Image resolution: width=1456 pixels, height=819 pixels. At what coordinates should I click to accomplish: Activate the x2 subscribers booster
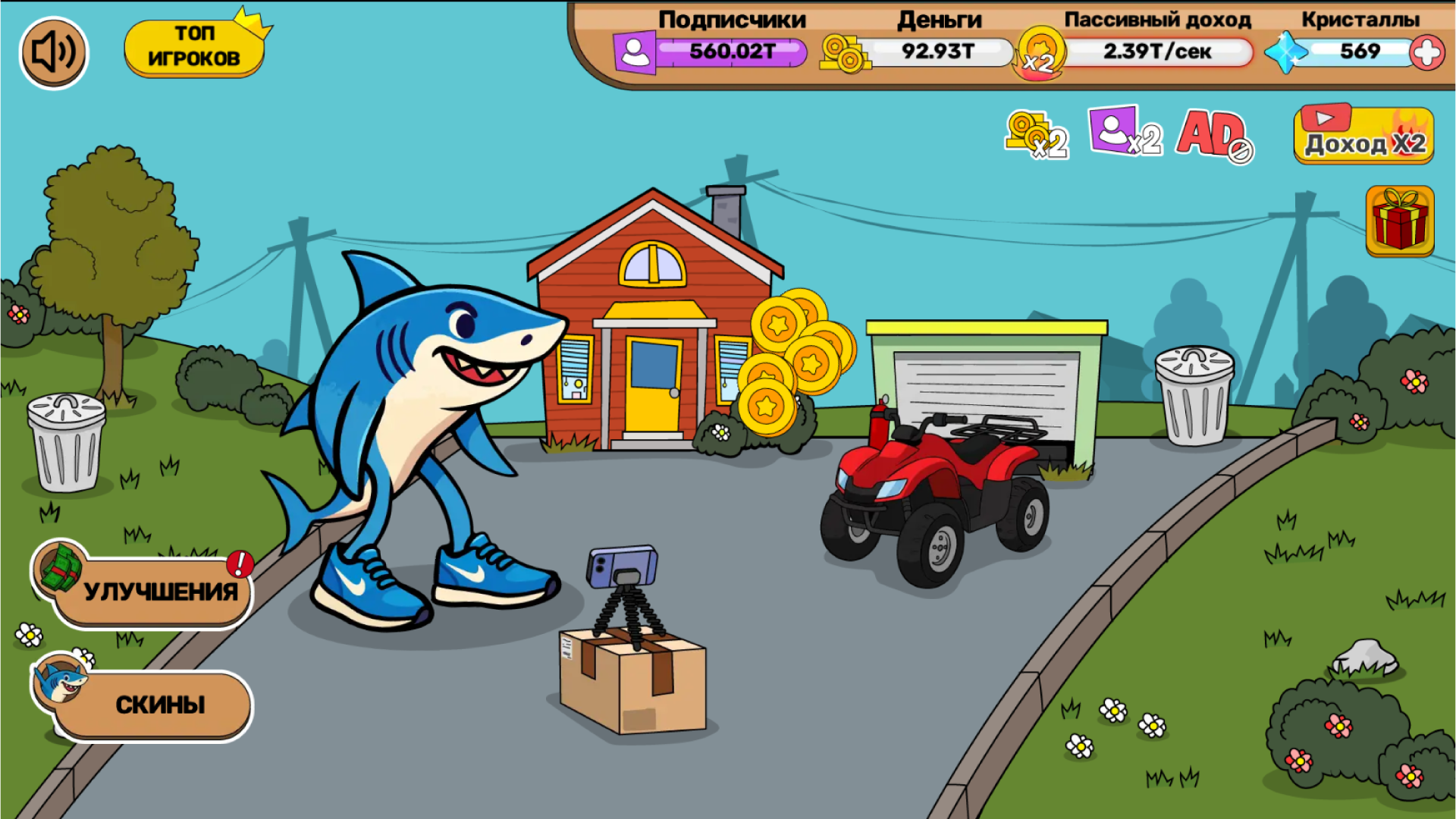(1124, 134)
